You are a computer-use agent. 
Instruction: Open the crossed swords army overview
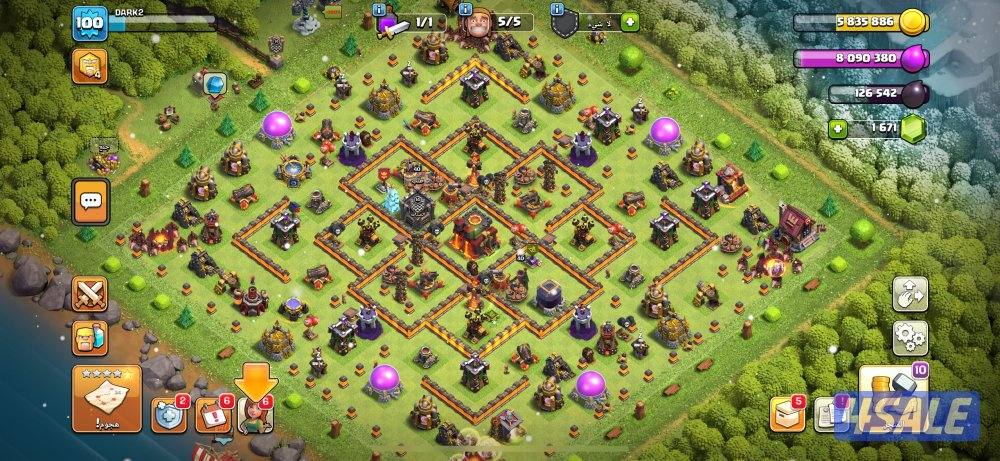coord(90,294)
